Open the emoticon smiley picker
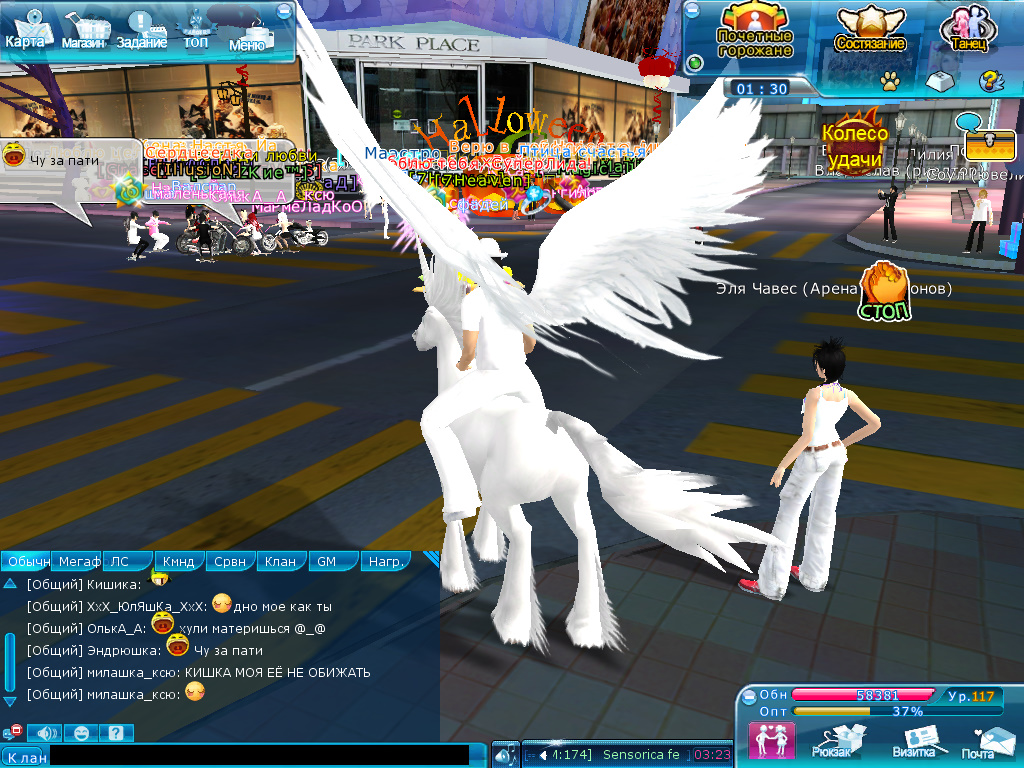This screenshot has width=1024, height=768. click(82, 733)
